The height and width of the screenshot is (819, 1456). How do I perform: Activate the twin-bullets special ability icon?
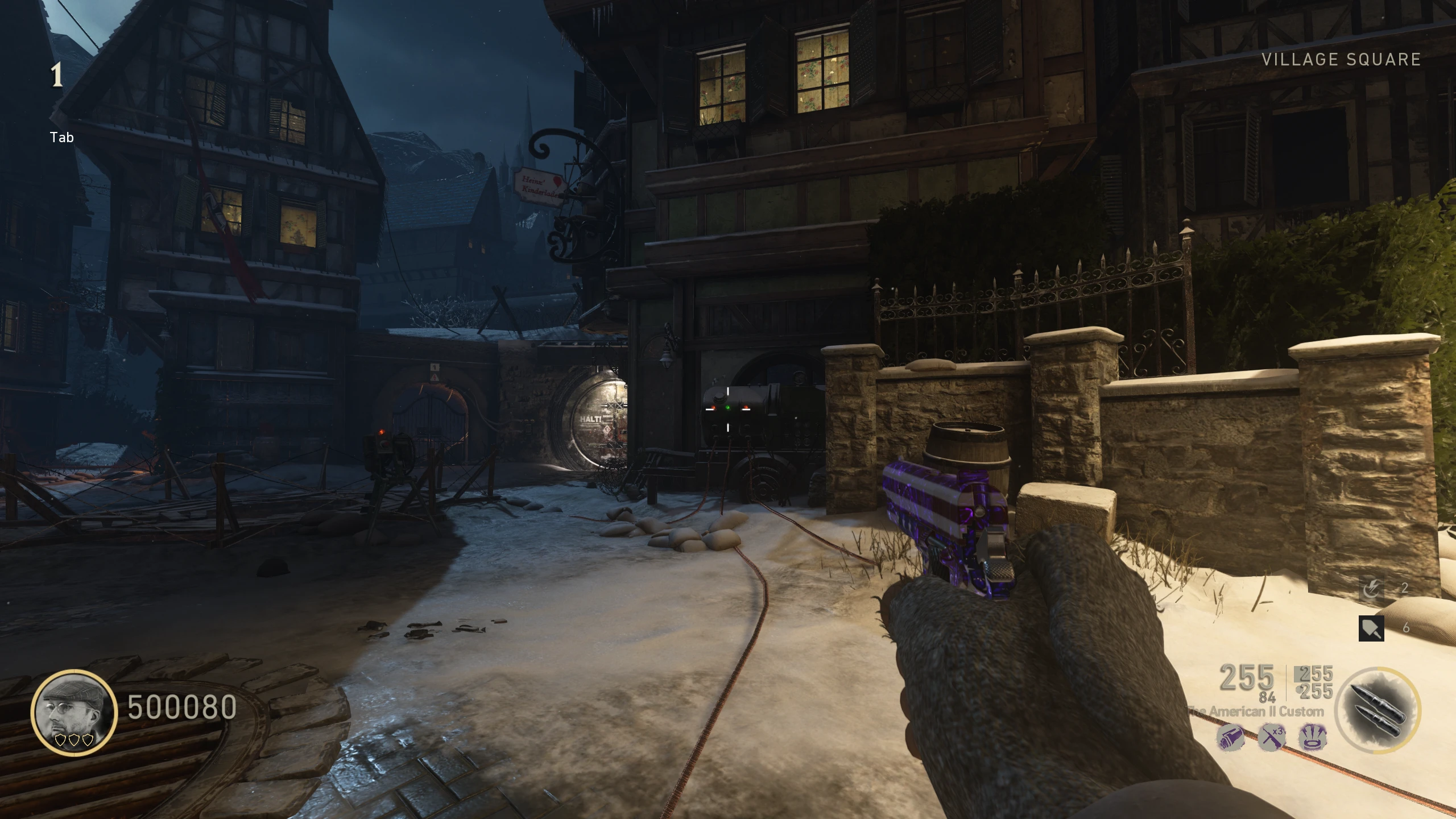click(1377, 711)
